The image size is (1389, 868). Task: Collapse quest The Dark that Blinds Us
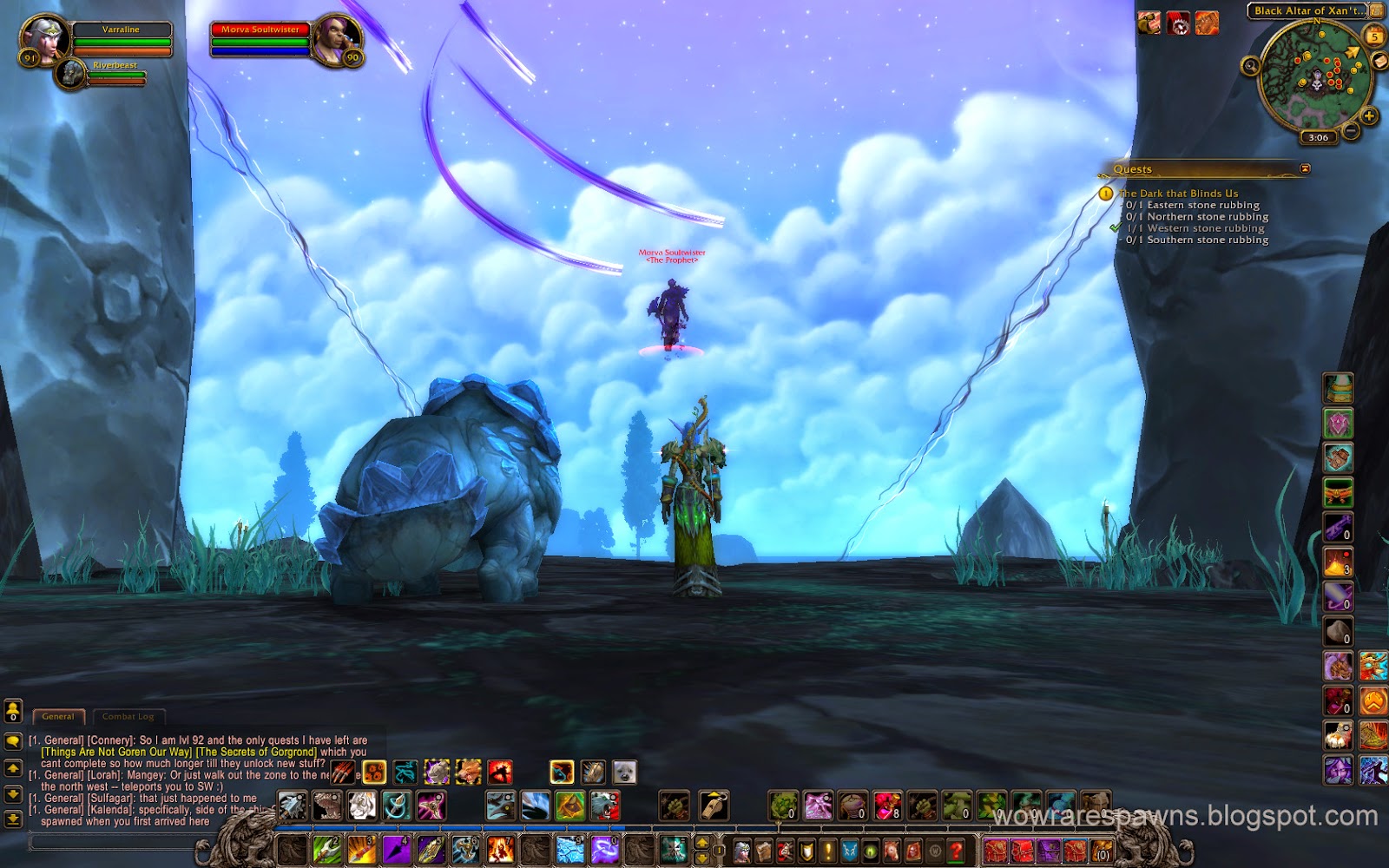[x=1179, y=193]
